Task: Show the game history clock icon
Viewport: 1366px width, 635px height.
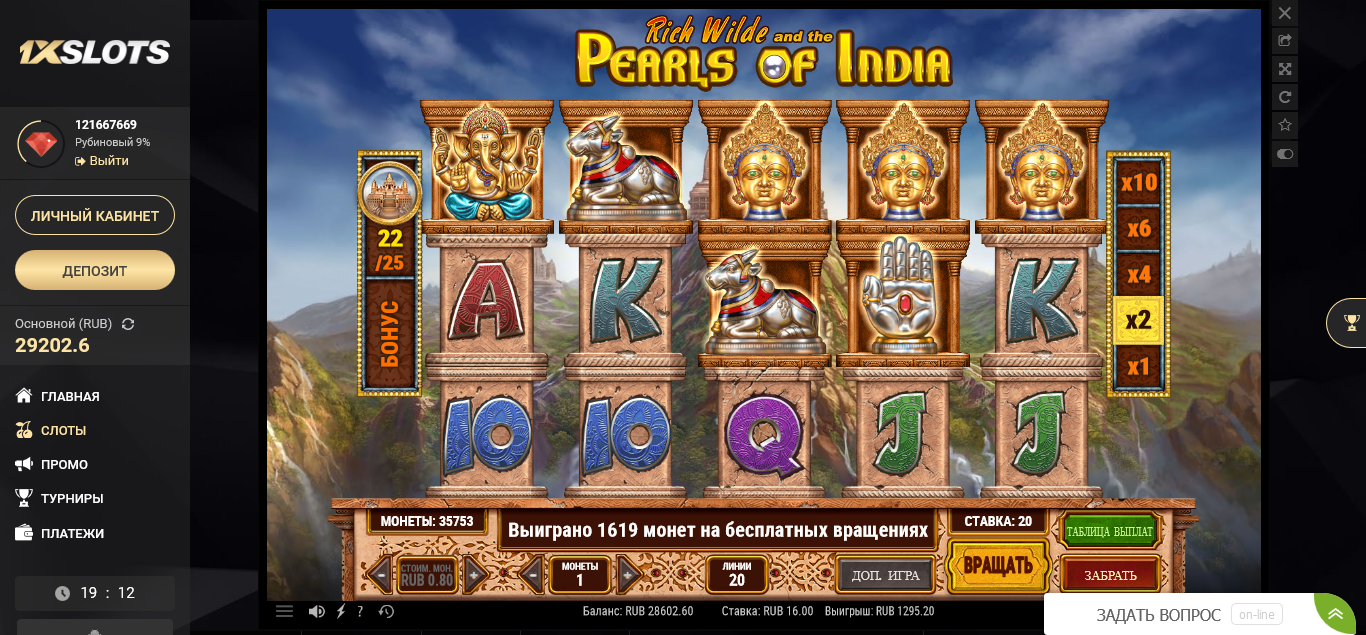Action: click(387, 611)
